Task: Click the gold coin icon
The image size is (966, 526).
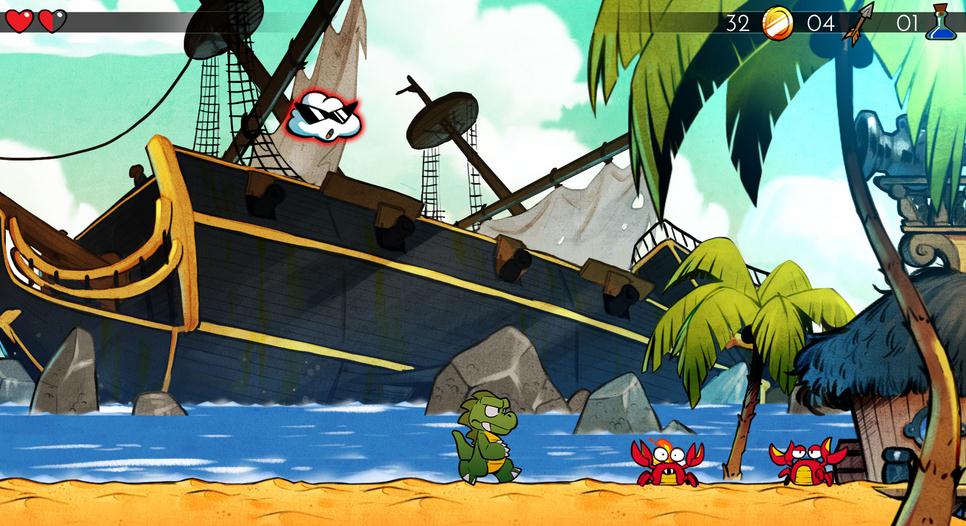Action: [x=777, y=22]
